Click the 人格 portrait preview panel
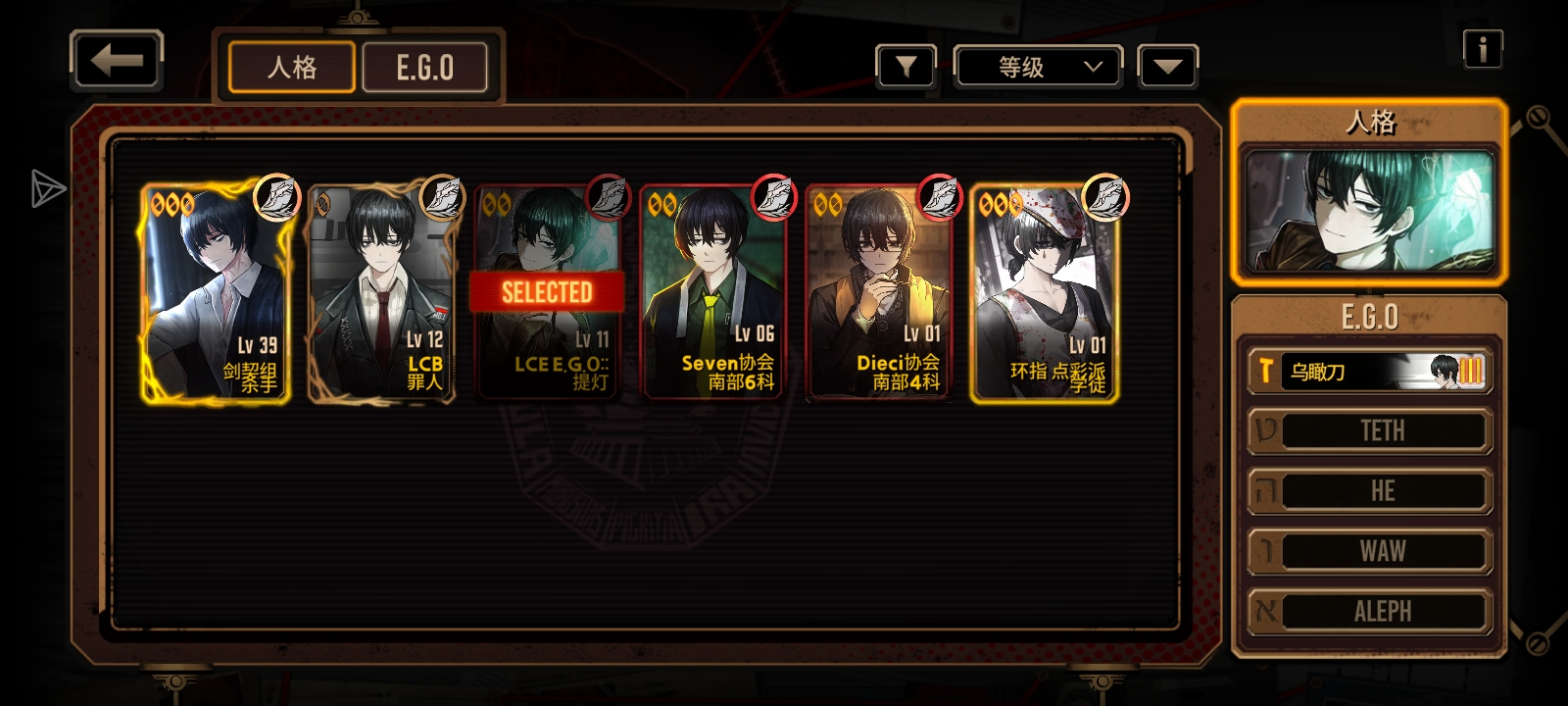Screen dimensions: 1568x706 pyautogui.click(x=1369, y=211)
